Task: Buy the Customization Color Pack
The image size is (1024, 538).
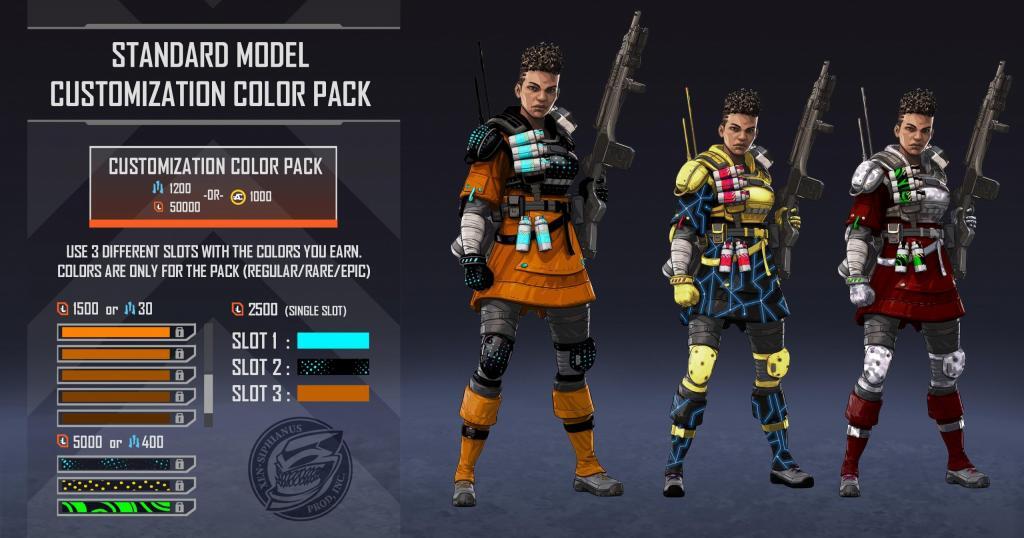Action: 213,186
